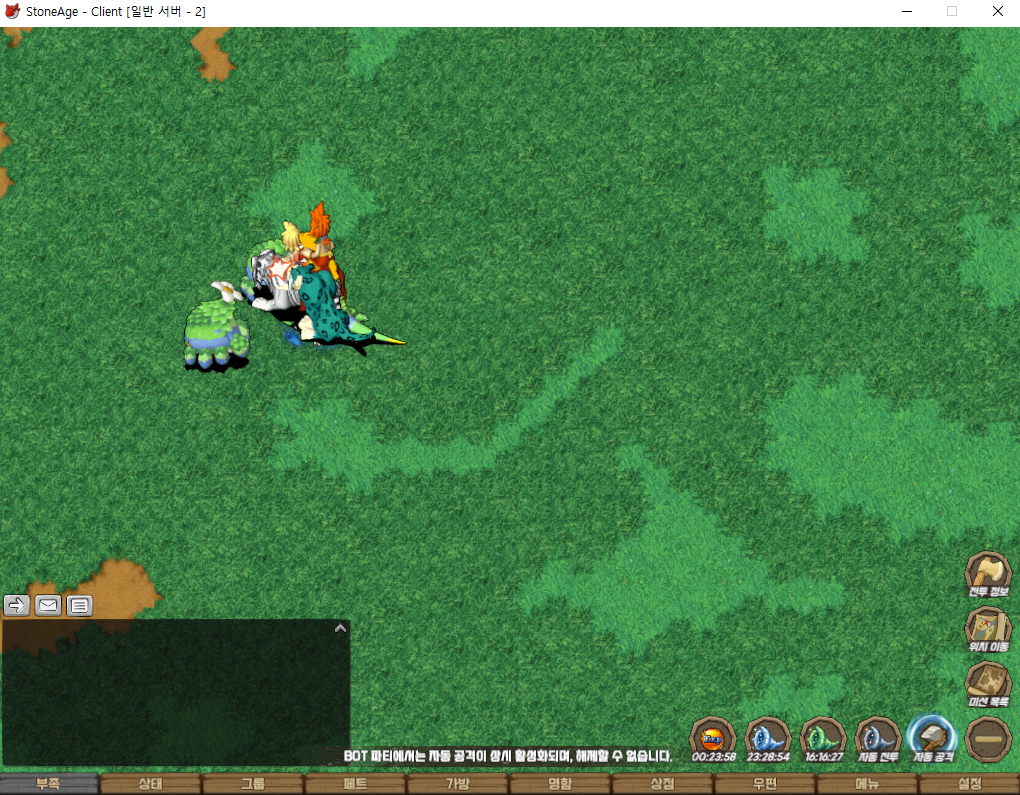1020x795 pixels.
Task: Open the 우편 (mail) menu
Action: tap(764, 784)
